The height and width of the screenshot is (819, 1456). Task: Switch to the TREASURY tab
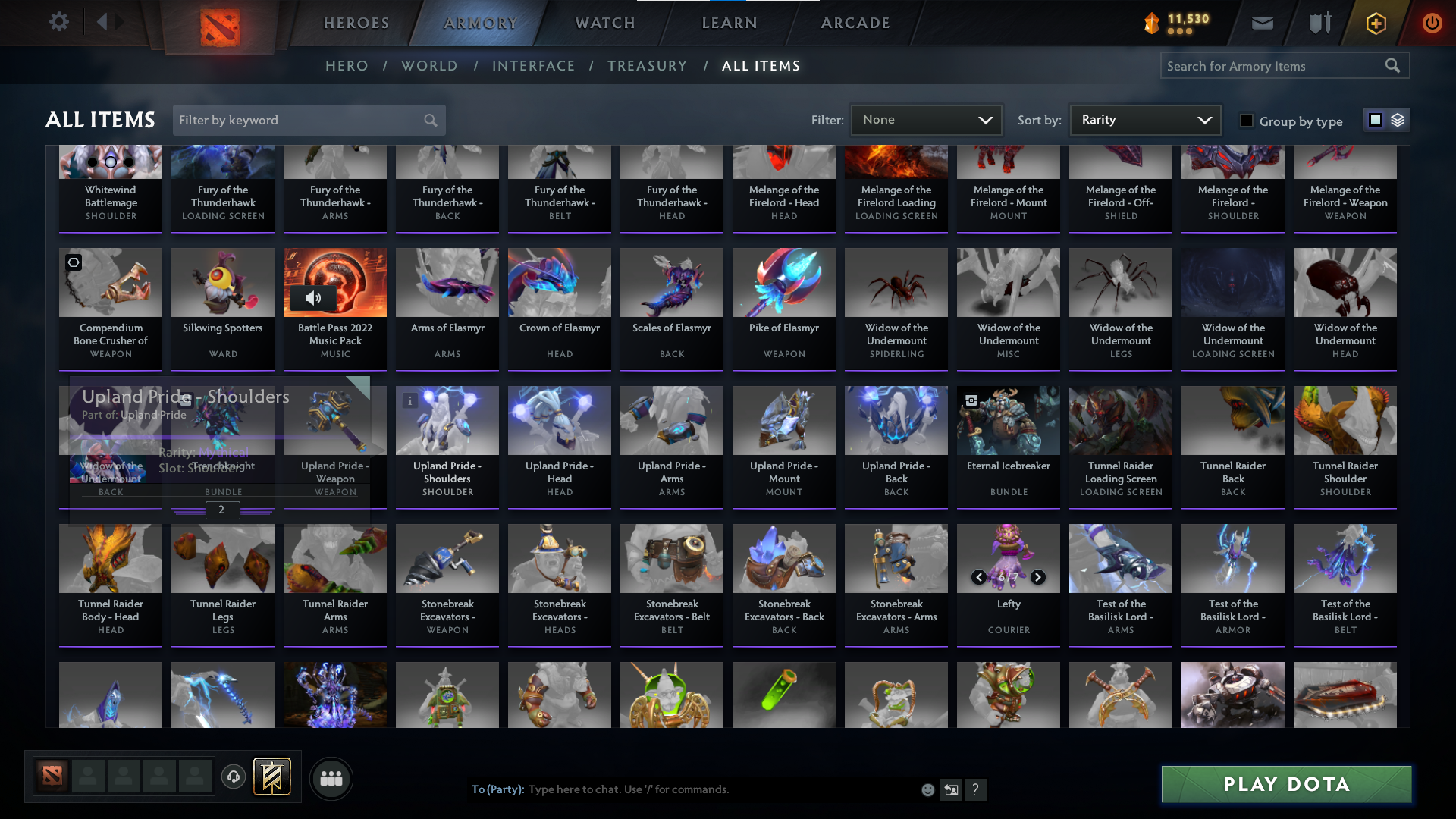[647, 66]
